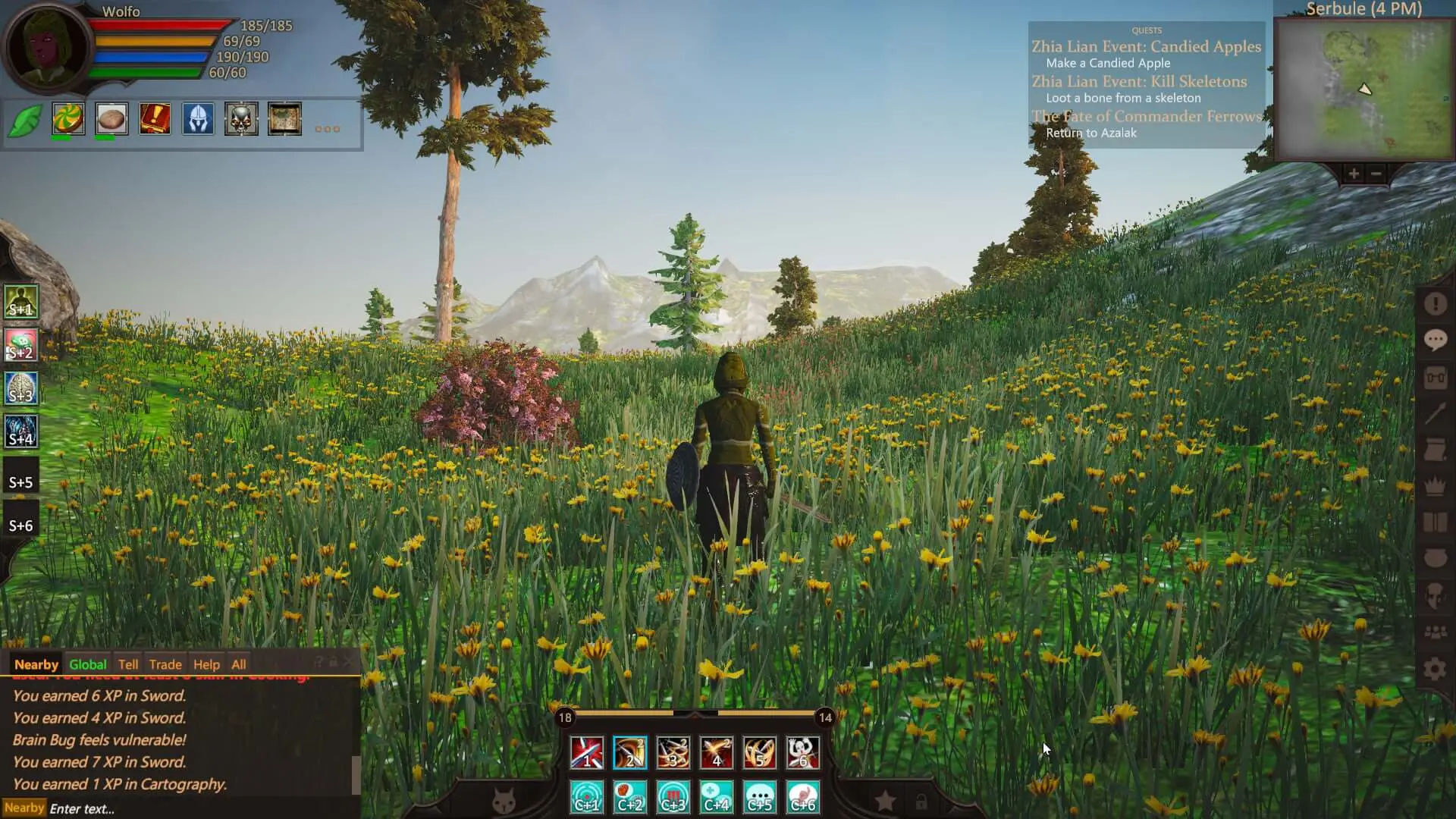Select the Kill Skeletons quest entry
The height and width of the screenshot is (819, 1456).
[x=1138, y=81]
